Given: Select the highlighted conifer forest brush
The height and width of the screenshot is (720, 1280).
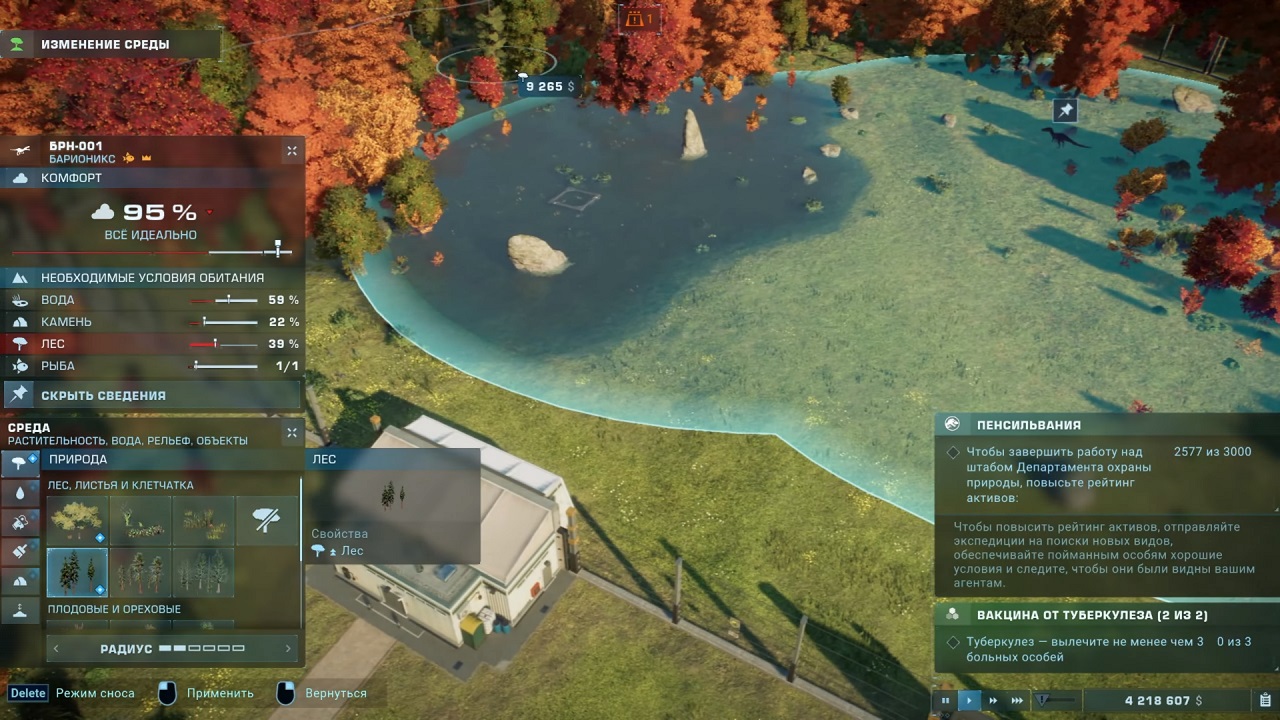Looking at the screenshot, I should [x=77, y=571].
